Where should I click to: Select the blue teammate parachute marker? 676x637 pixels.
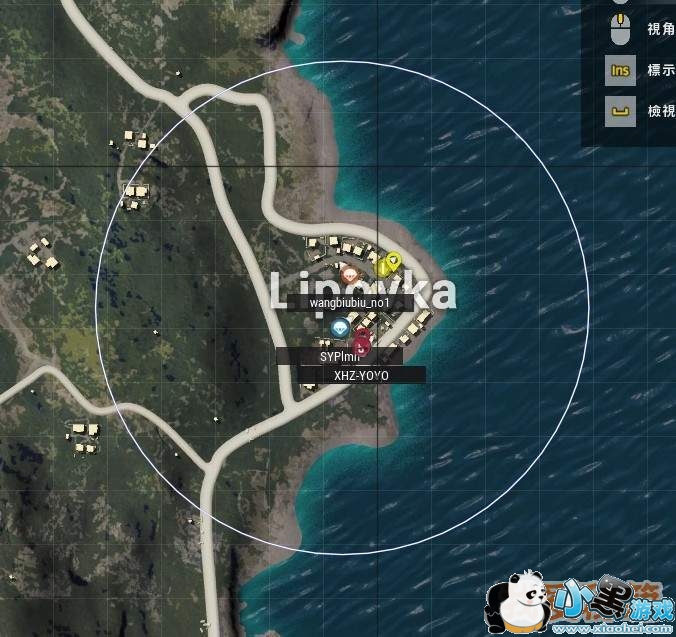tap(340, 327)
